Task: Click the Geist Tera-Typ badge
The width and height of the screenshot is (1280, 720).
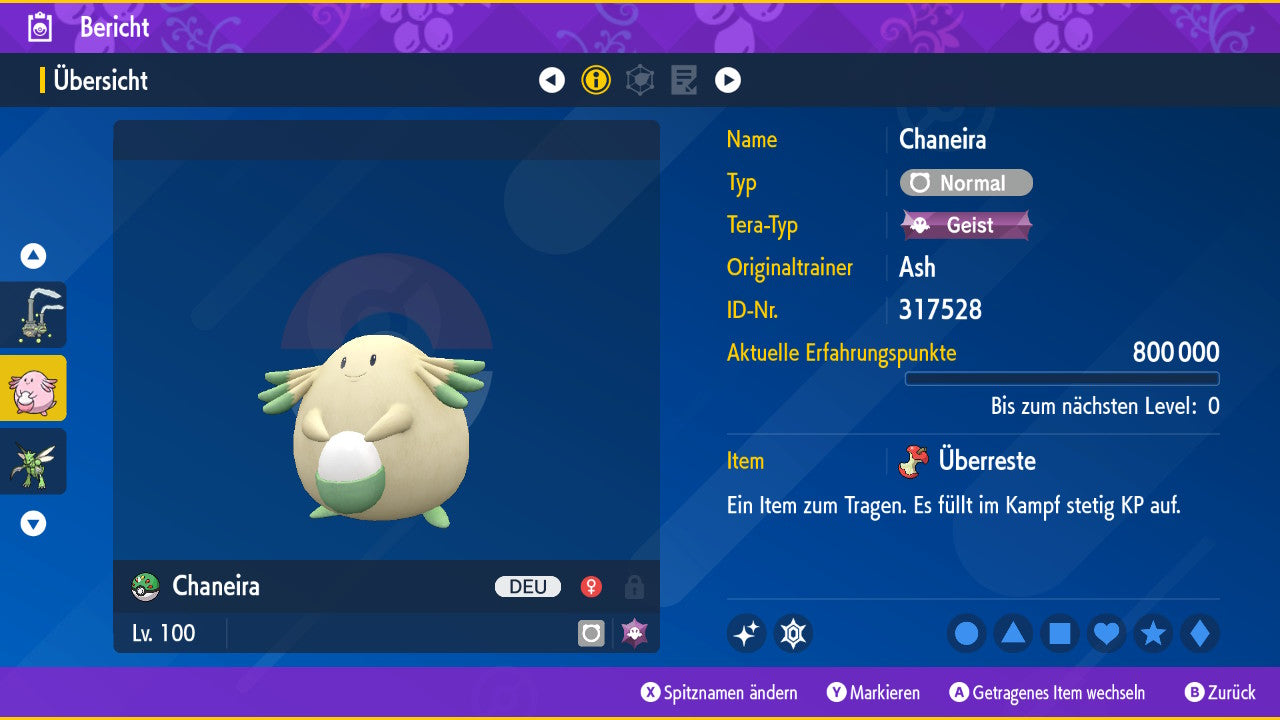Action: (x=966, y=225)
